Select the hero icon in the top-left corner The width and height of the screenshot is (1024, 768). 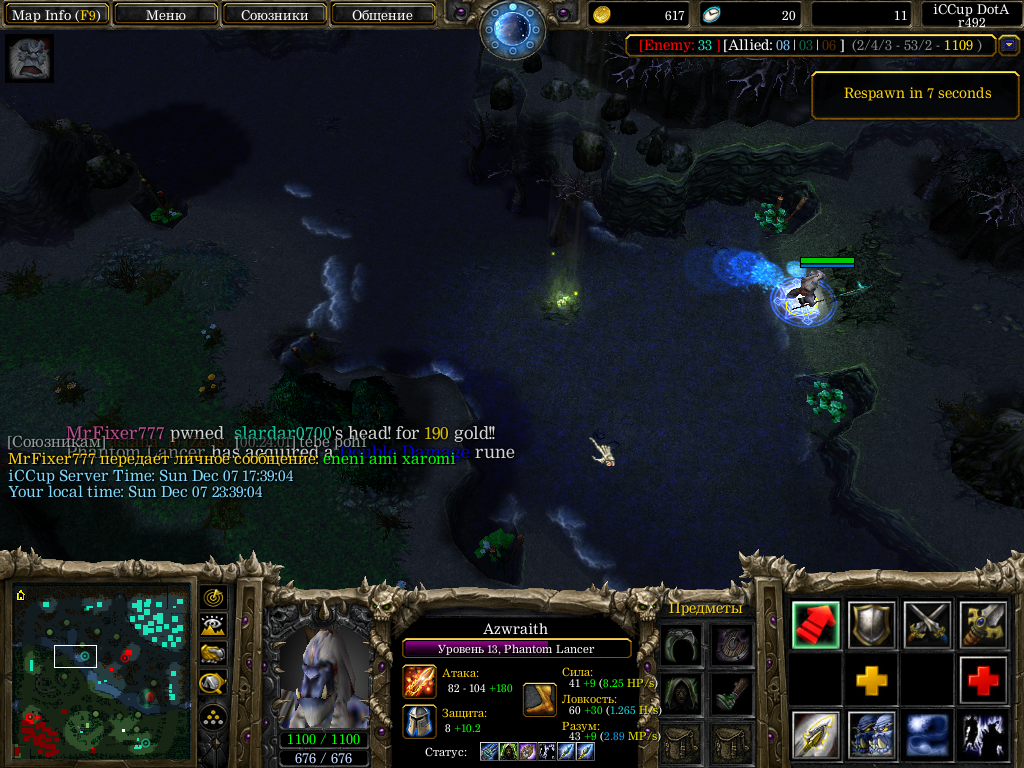coord(29,59)
